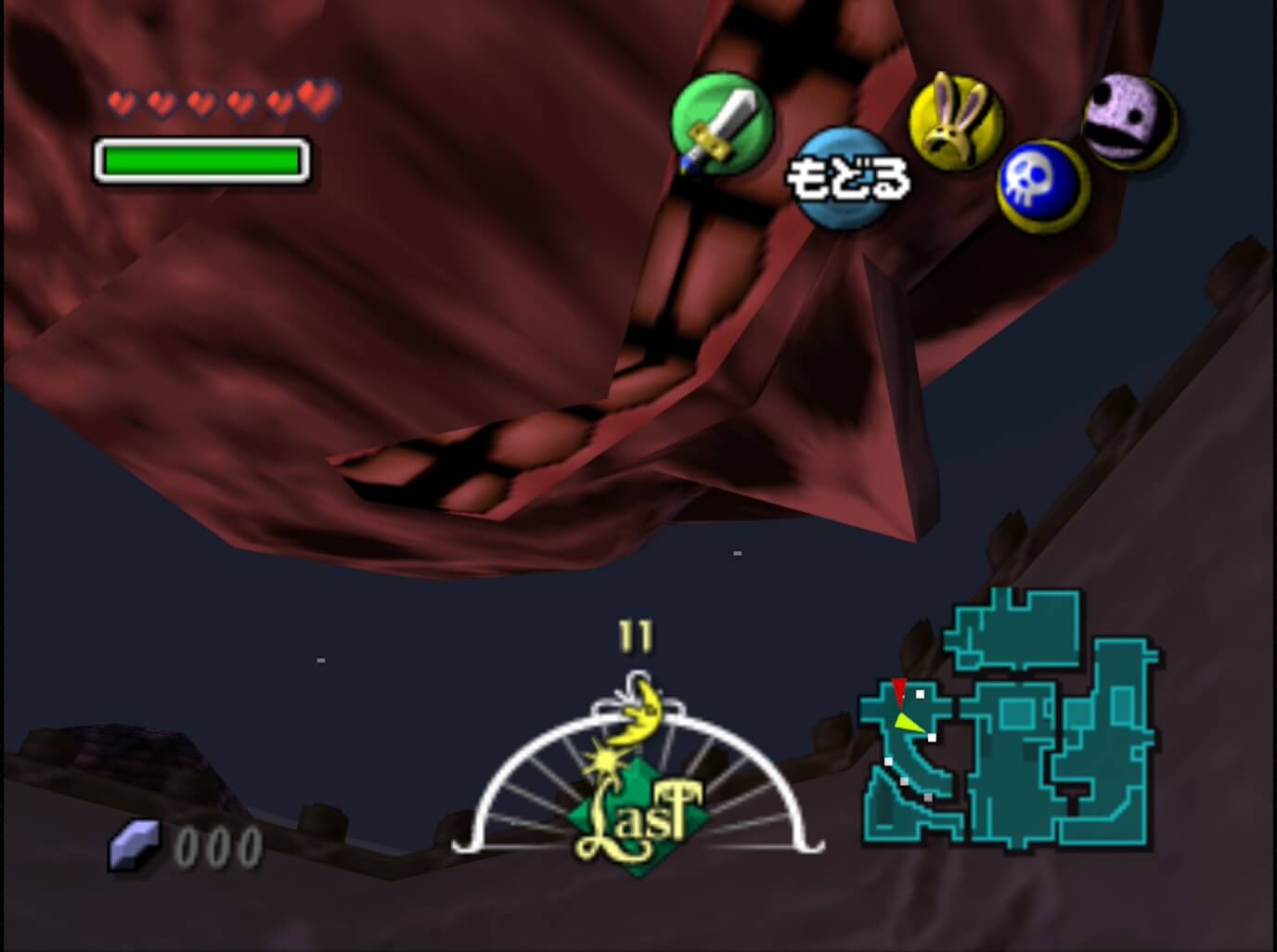Viewport: 1277px width, 952px height.
Task: Use the blue skull mask item
Action: pos(1042,187)
